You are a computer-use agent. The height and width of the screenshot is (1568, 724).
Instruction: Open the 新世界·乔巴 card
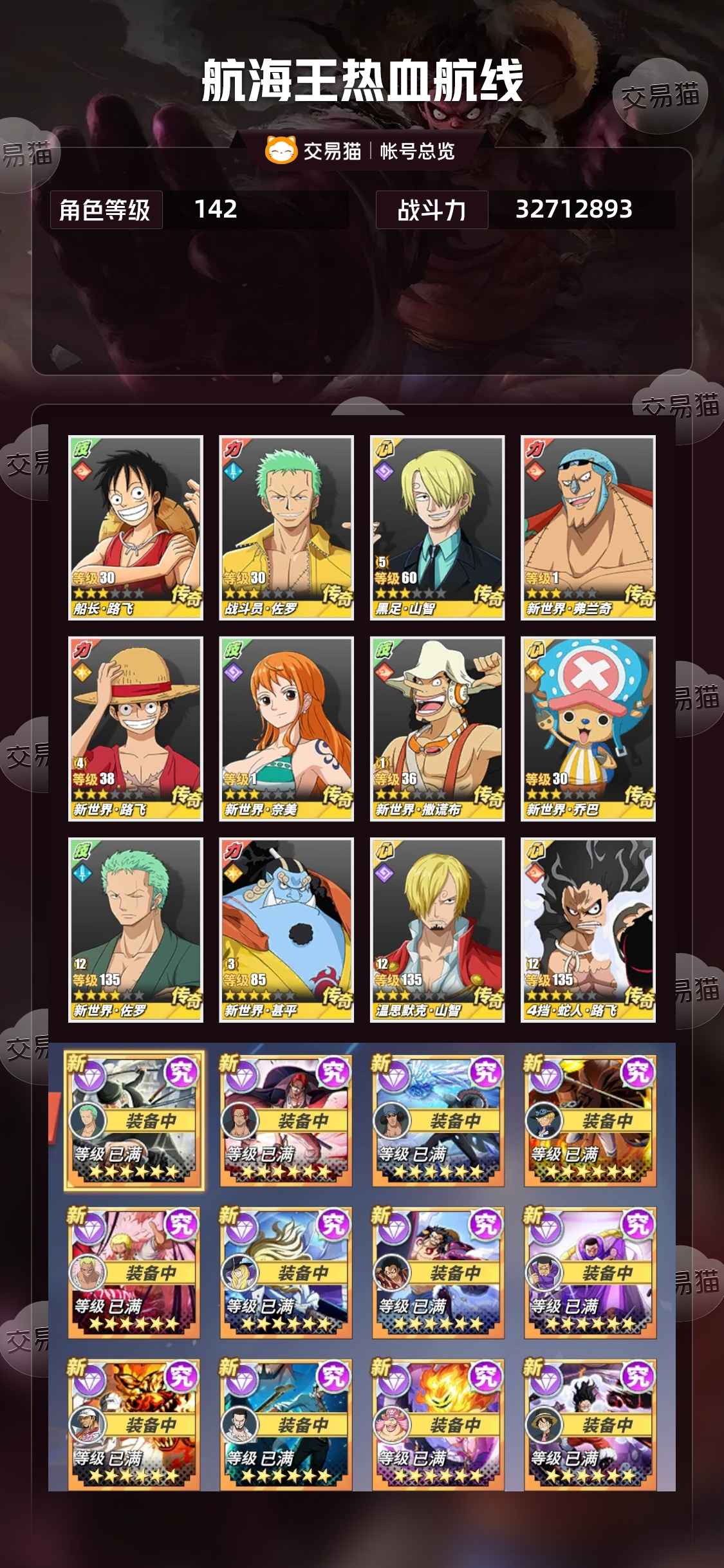(588, 729)
